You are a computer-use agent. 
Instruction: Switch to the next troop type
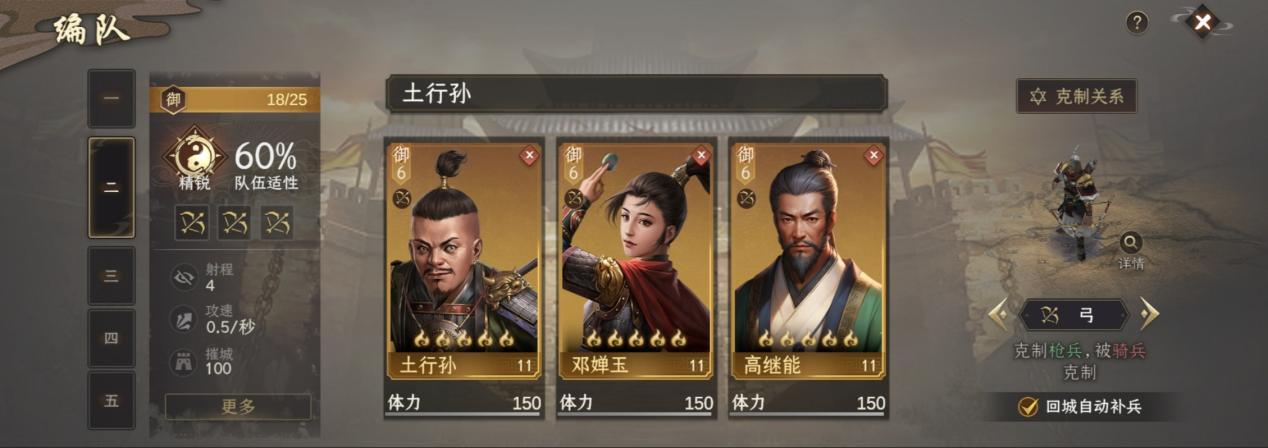click(x=1148, y=315)
